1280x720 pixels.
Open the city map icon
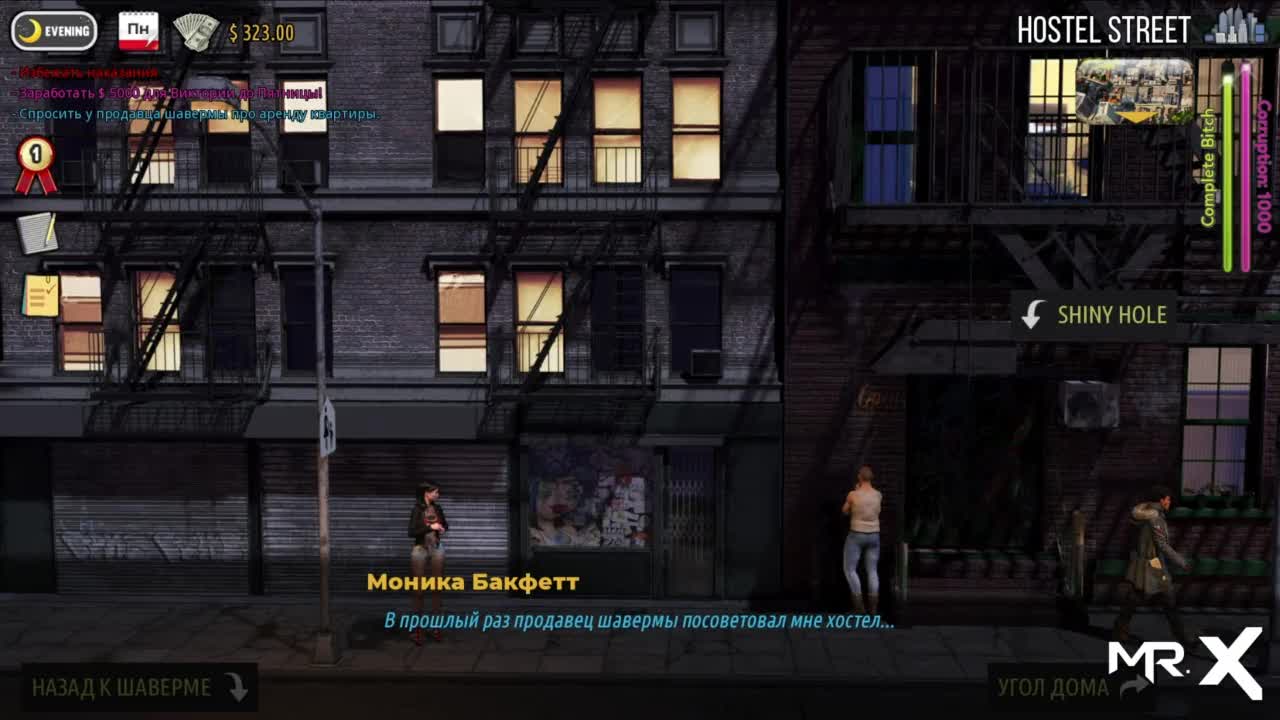pyautogui.click(x=1235, y=28)
